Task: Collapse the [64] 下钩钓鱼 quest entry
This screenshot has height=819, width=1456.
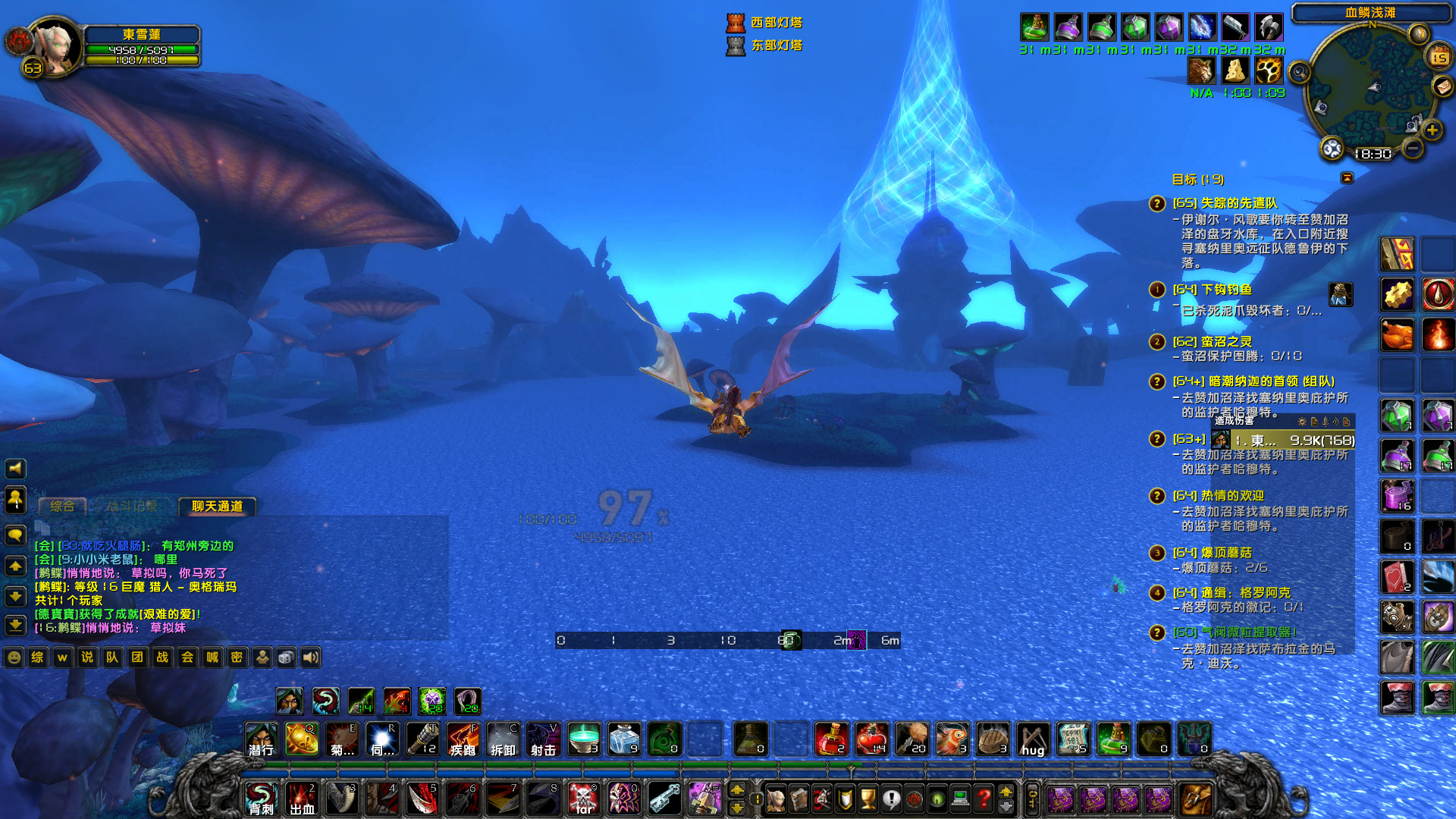Action: pyautogui.click(x=1156, y=290)
